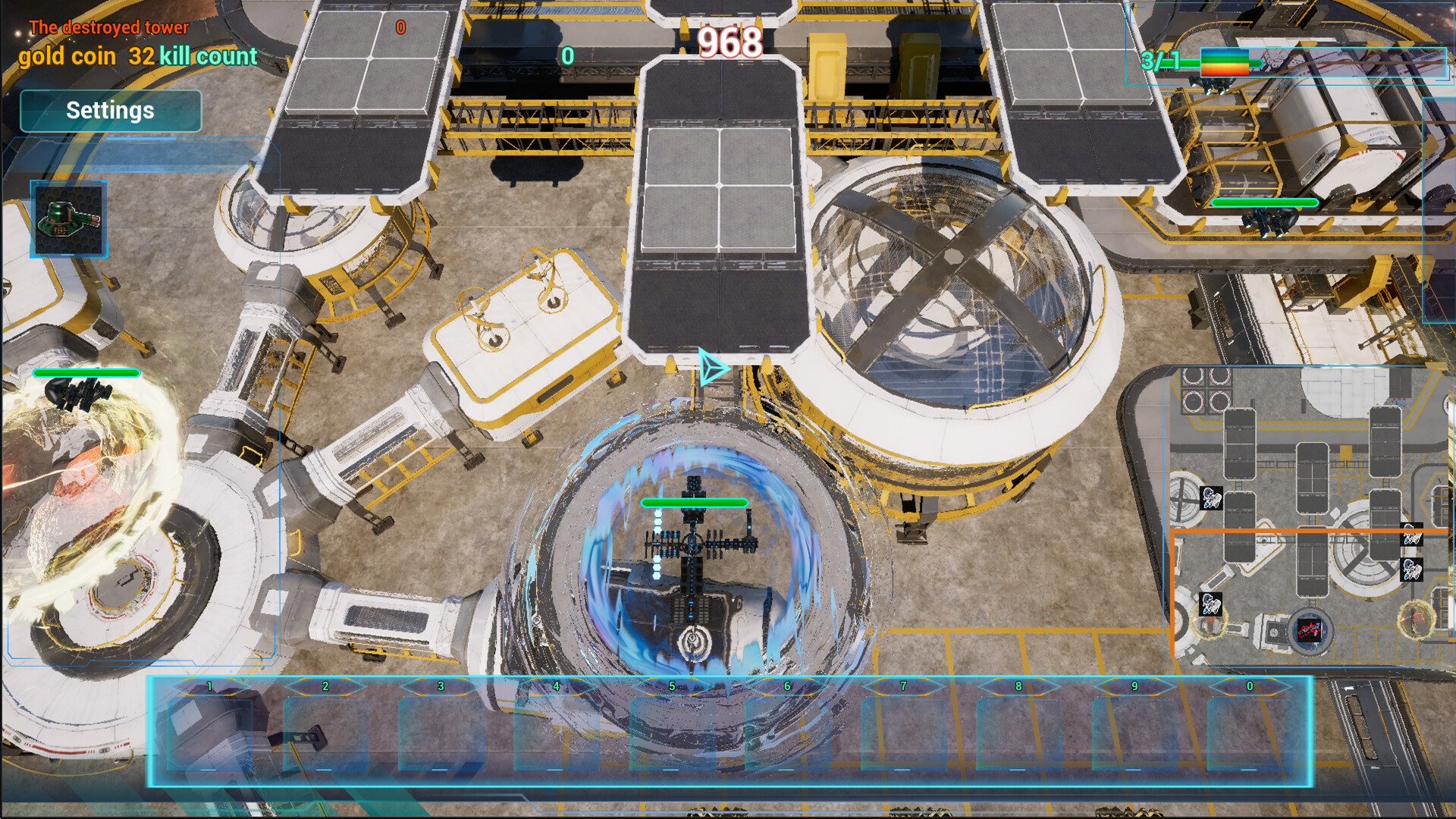Open the Settings menu
Image resolution: width=1456 pixels, height=819 pixels.
pyautogui.click(x=111, y=111)
